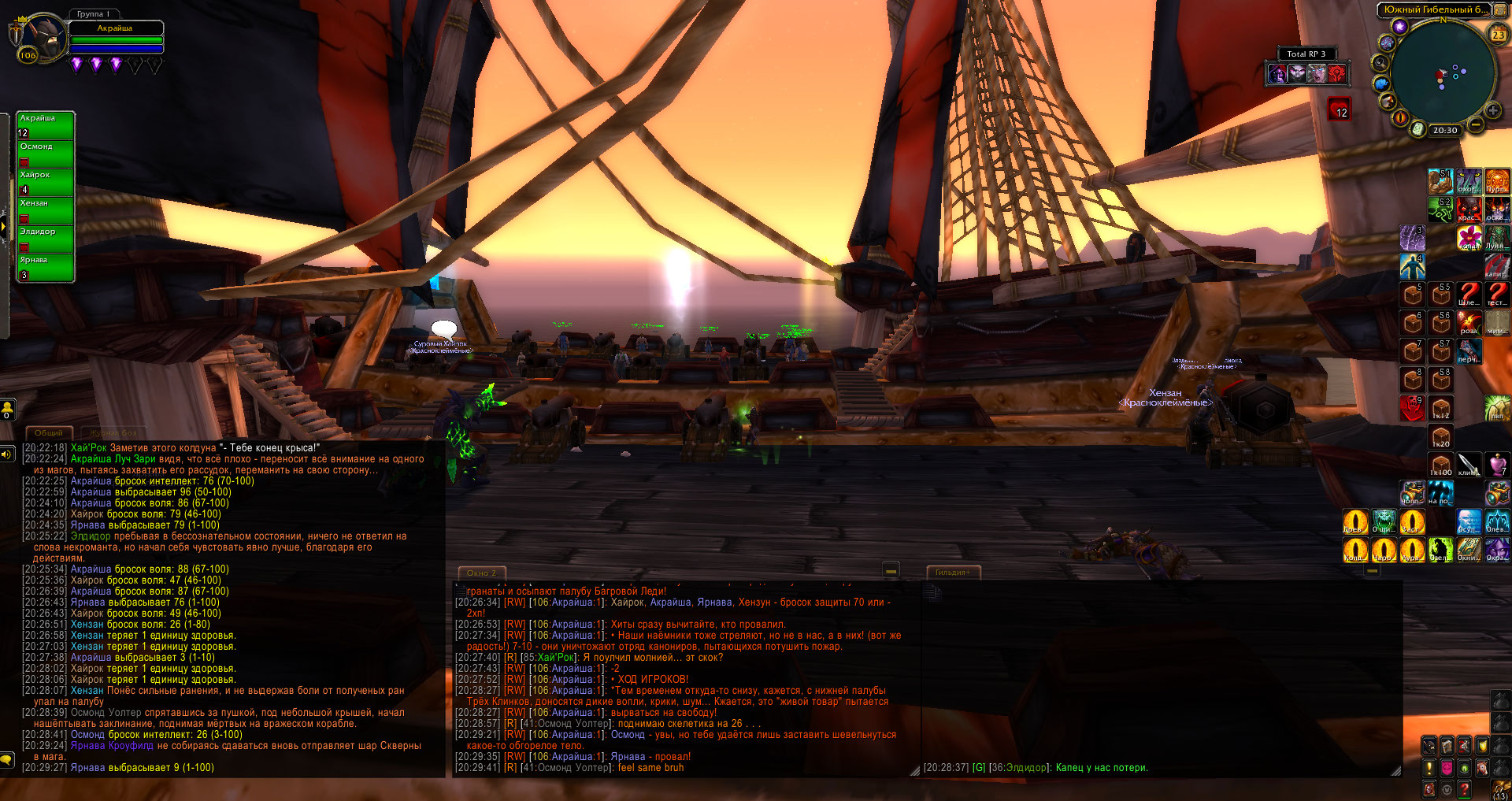Toggle the tracking magnifier minimap button
Screen dimensions: 1512x801
1380,62
